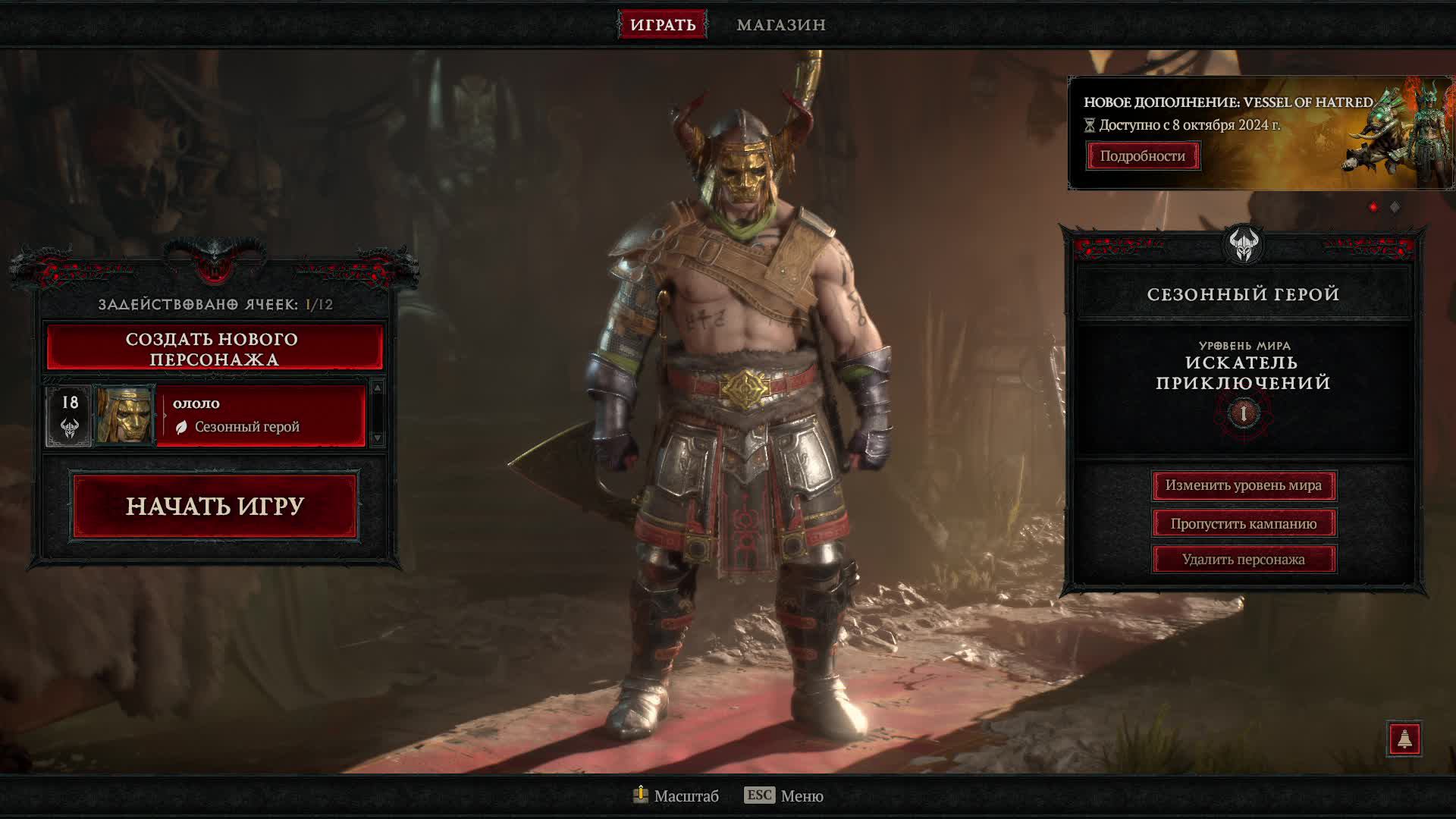The width and height of the screenshot is (1456, 819).
Task: Click character list up arrow
Action: pos(378,388)
